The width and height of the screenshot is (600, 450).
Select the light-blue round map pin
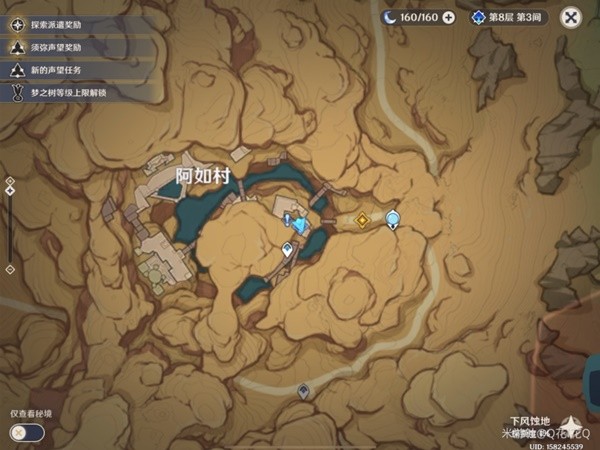tap(393, 219)
